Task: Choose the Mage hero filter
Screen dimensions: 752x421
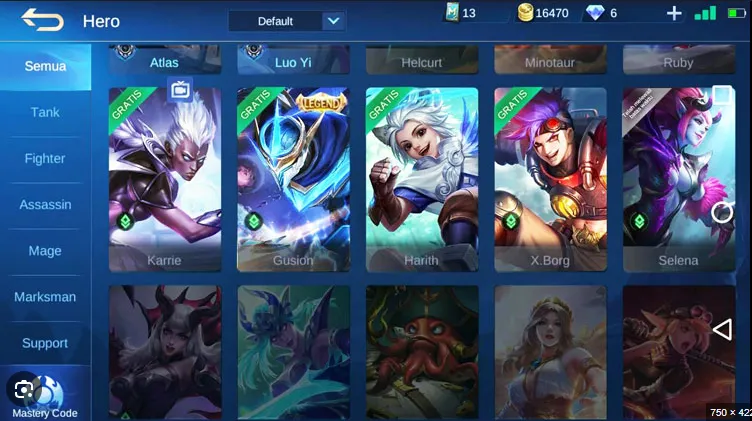Action: 45,251
